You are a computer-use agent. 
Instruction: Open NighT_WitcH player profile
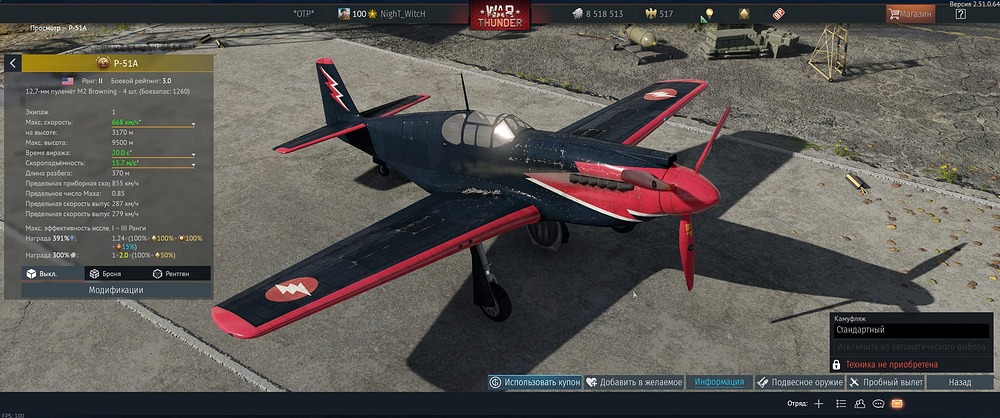[x=405, y=14]
